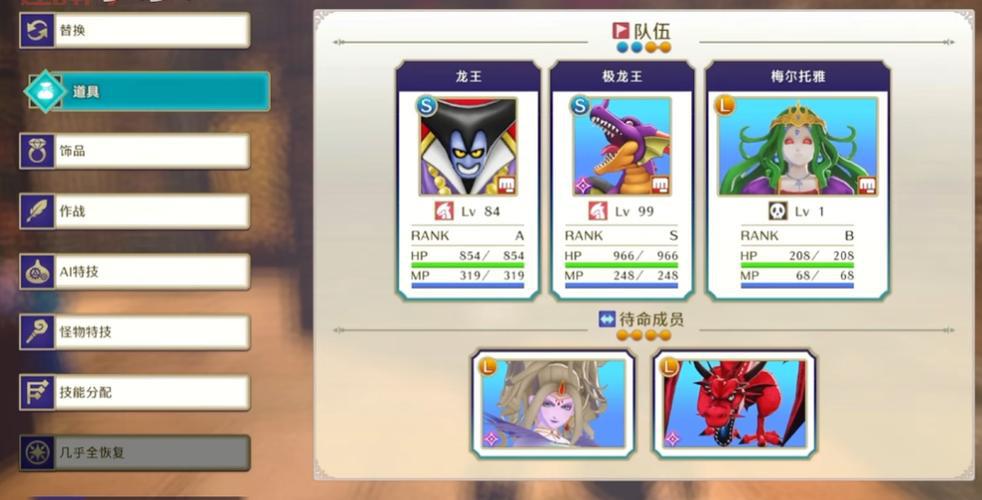Pick the 梅尔托雅 monster card
Image resolution: width=982 pixels, height=500 pixels.
[x=798, y=180]
